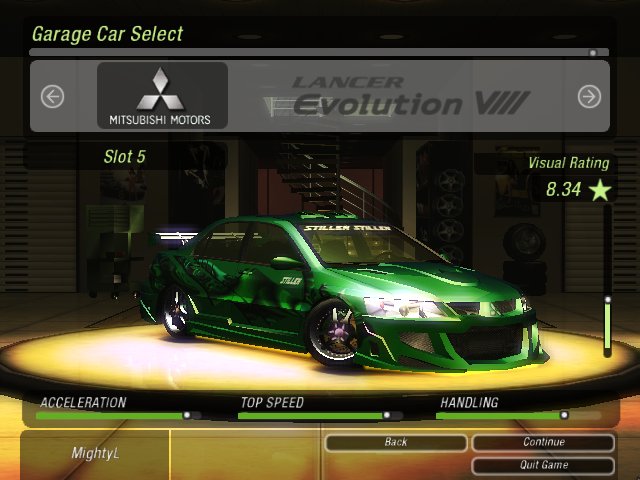Go Back from garage car select

[396, 442]
